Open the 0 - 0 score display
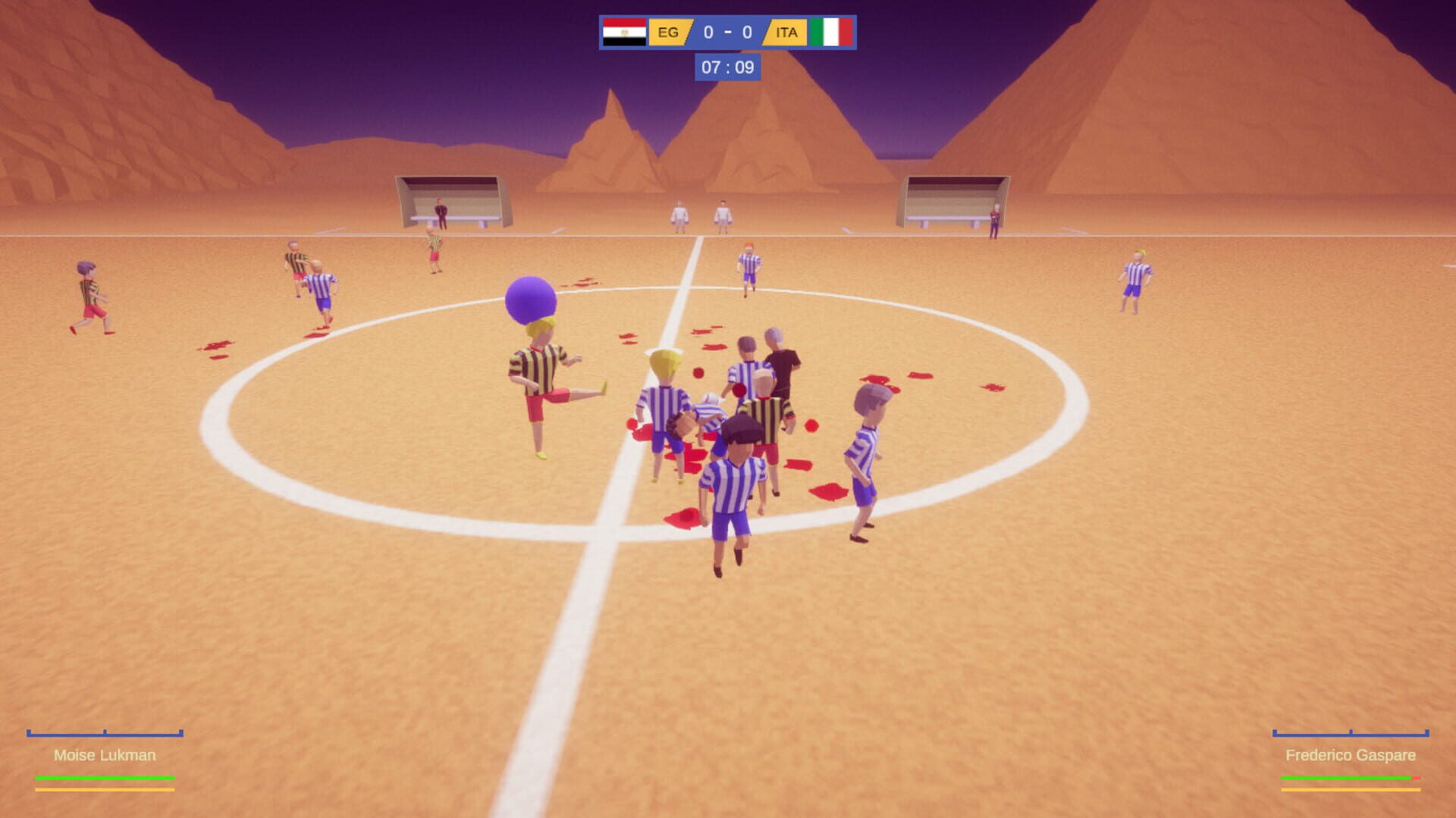This screenshot has width=1456, height=818. pos(726,33)
